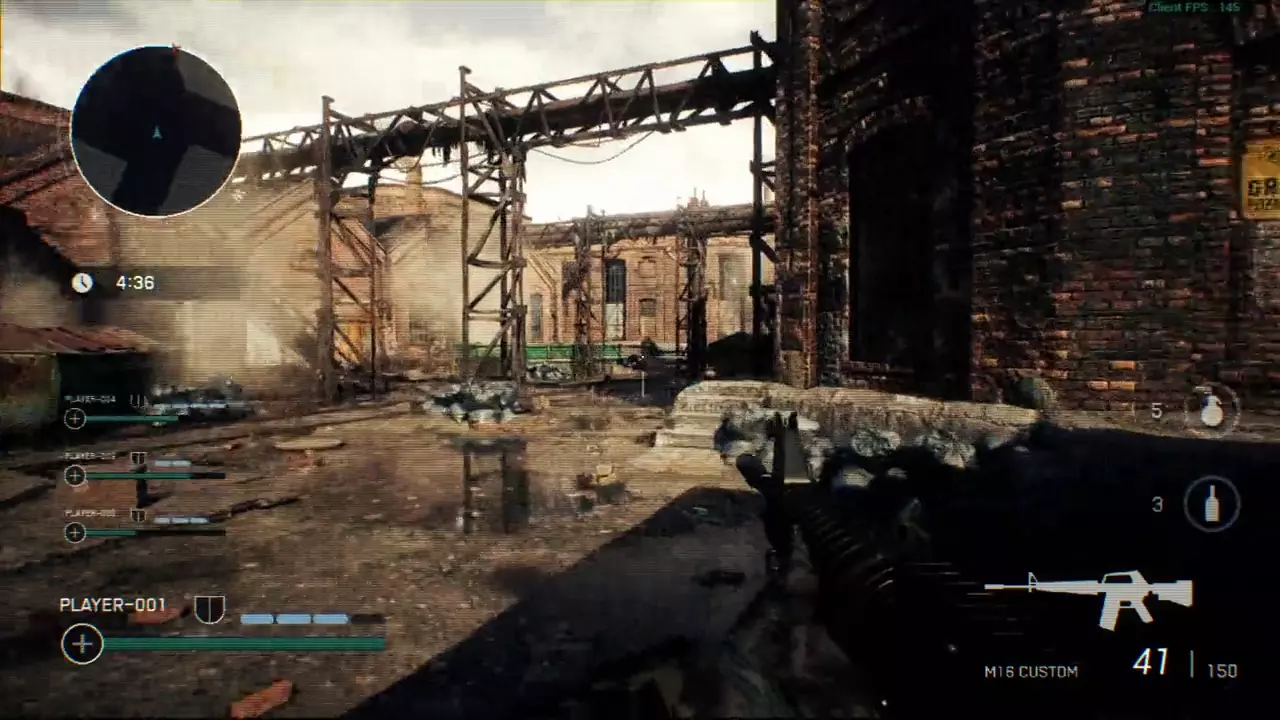
Task: Select the frag grenade icon
Action: pyautogui.click(x=1211, y=410)
